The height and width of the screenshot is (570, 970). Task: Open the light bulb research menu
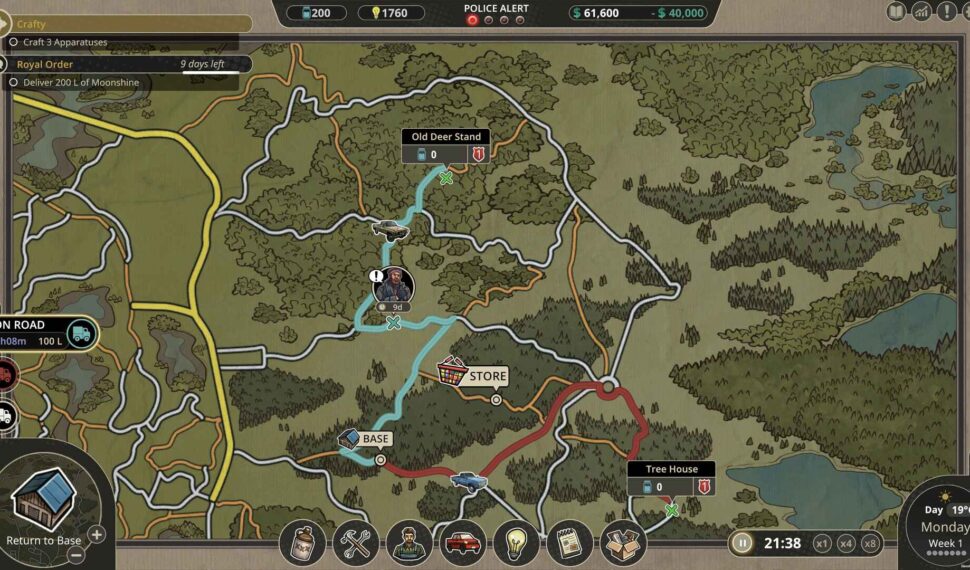(x=516, y=543)
